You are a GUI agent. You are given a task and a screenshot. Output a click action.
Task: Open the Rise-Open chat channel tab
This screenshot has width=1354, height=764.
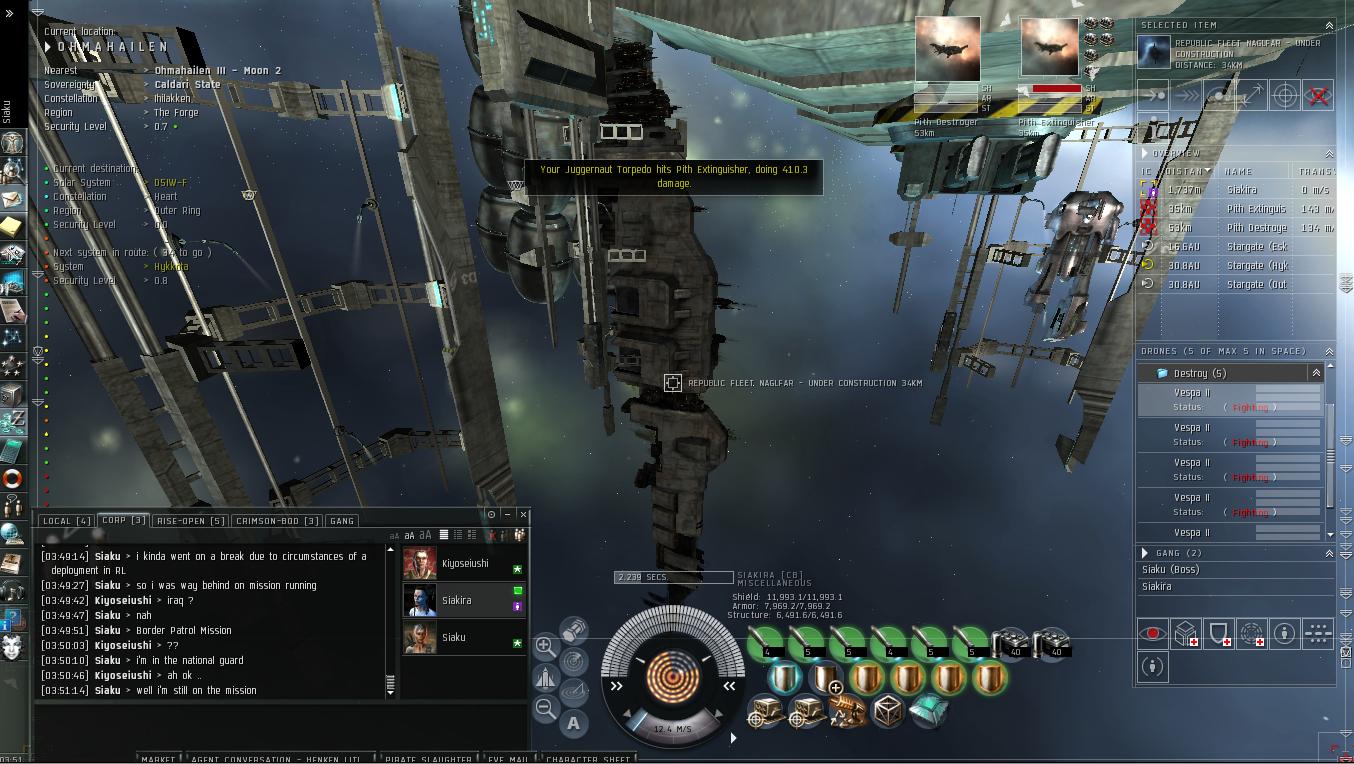tap(190, 521)
